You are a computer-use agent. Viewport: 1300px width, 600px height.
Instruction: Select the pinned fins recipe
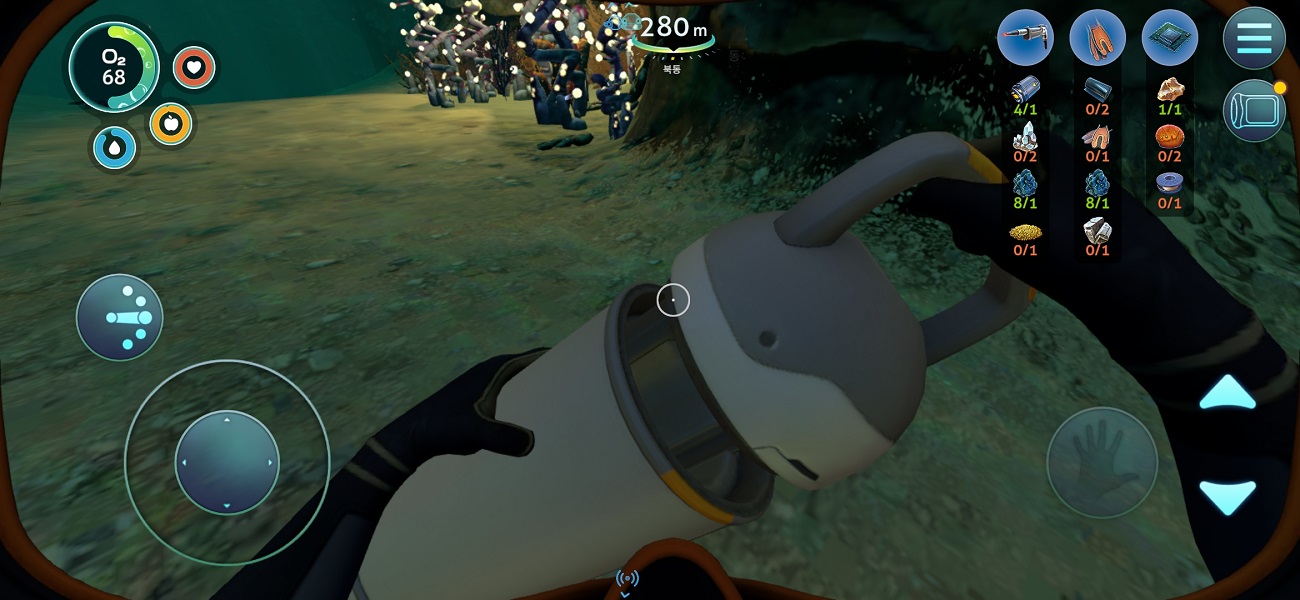pyautogui.click(x=1098, y=38)
